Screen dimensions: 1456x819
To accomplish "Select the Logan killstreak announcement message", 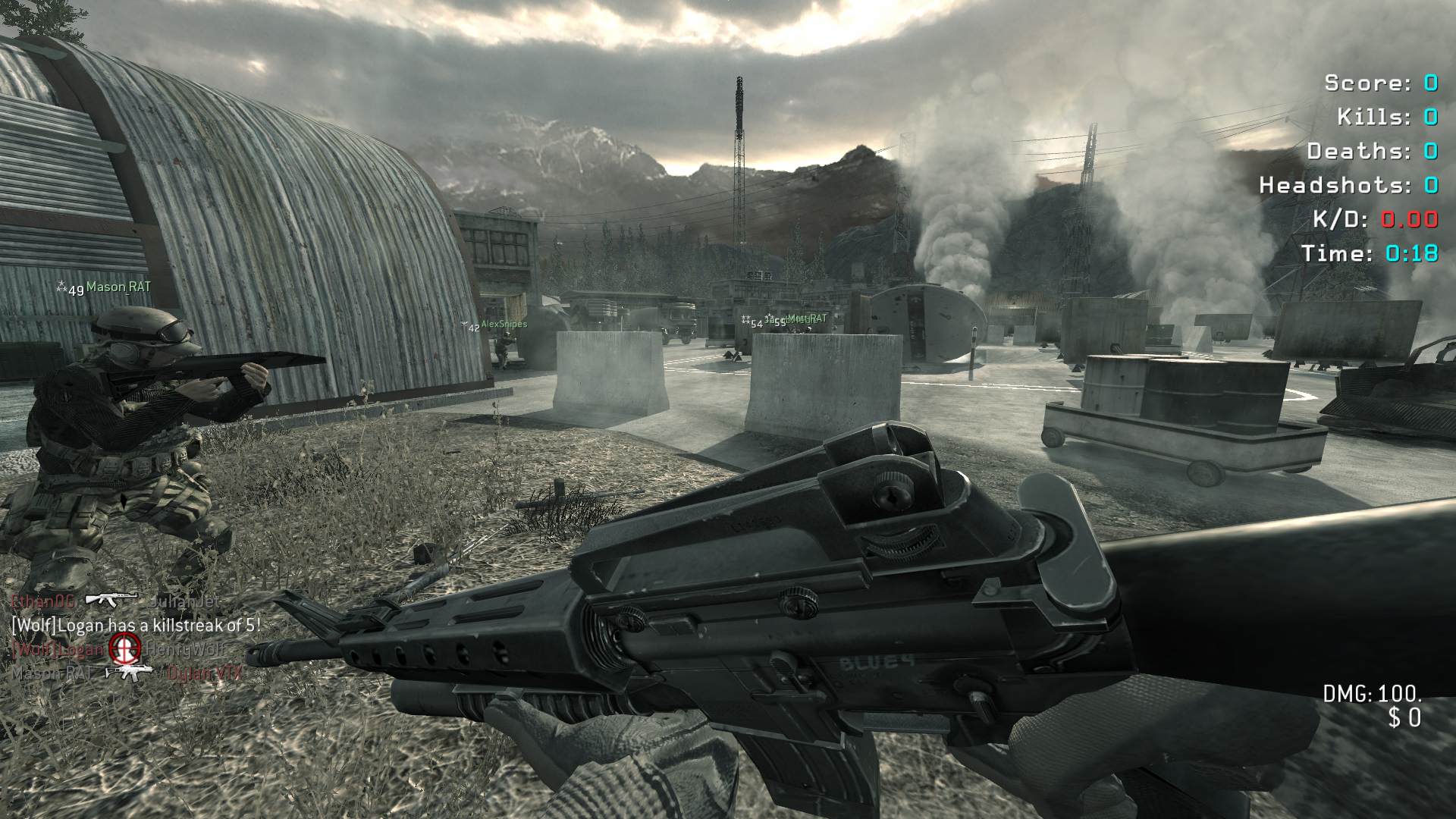I will point(136,626).
